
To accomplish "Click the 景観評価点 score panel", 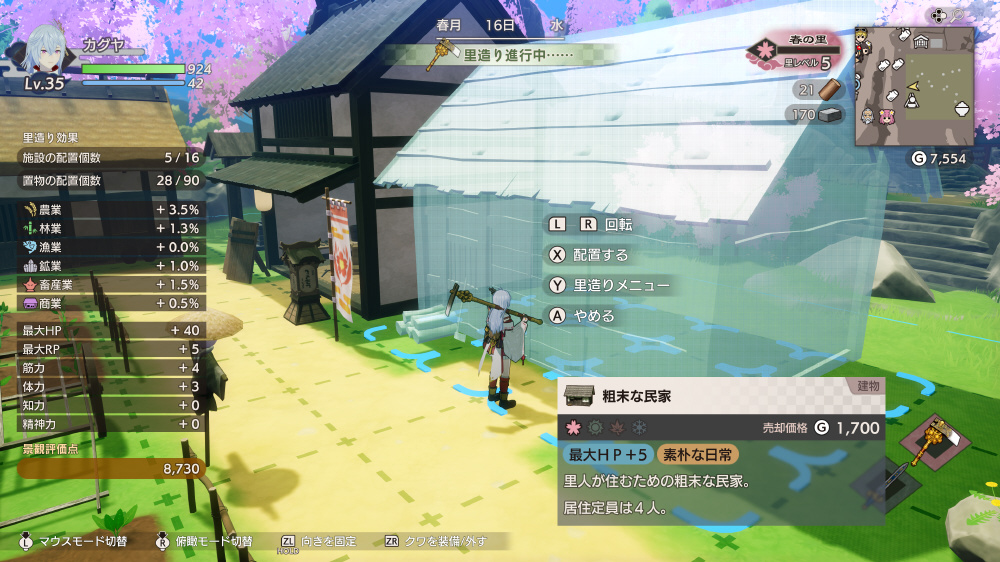I will (x=112, y=467).
